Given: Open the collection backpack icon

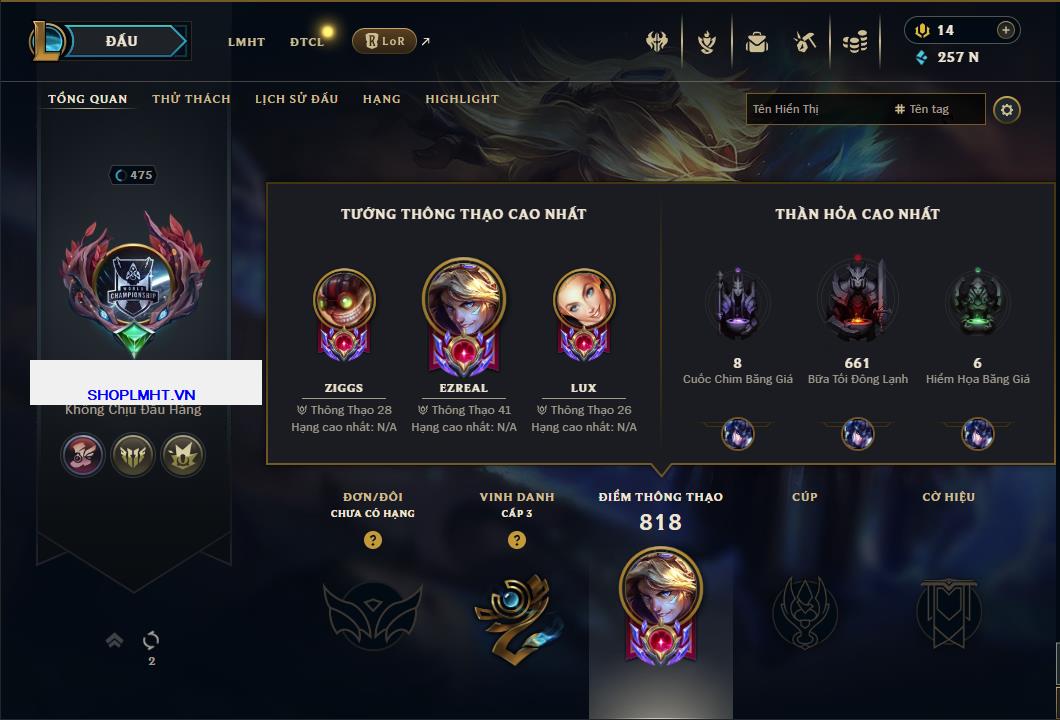Looking at the screenshot, I should coord(756,42).
